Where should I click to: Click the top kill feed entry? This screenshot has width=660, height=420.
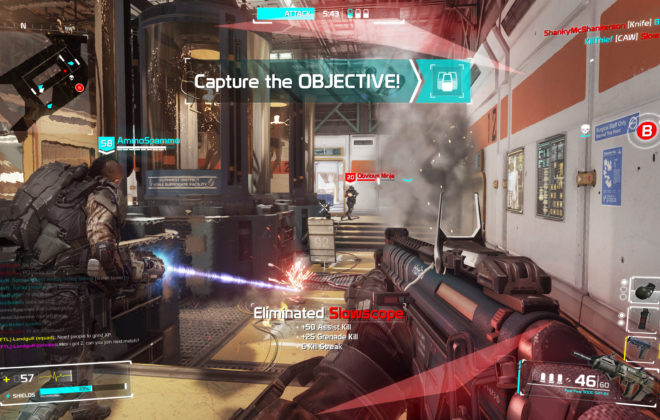coord(598,30)
